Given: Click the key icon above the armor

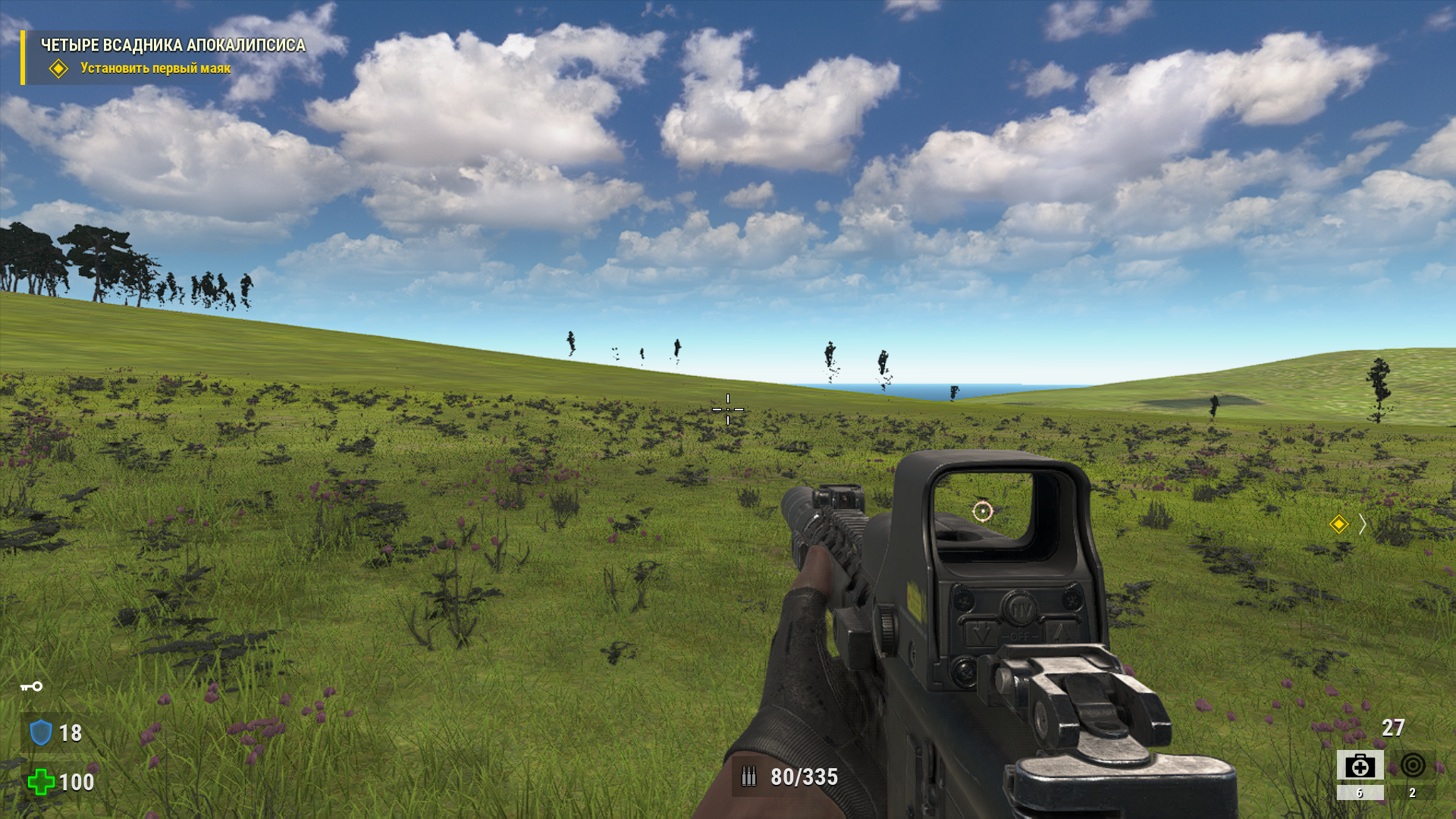Looking at the screenshot, I should coord(32,686).
